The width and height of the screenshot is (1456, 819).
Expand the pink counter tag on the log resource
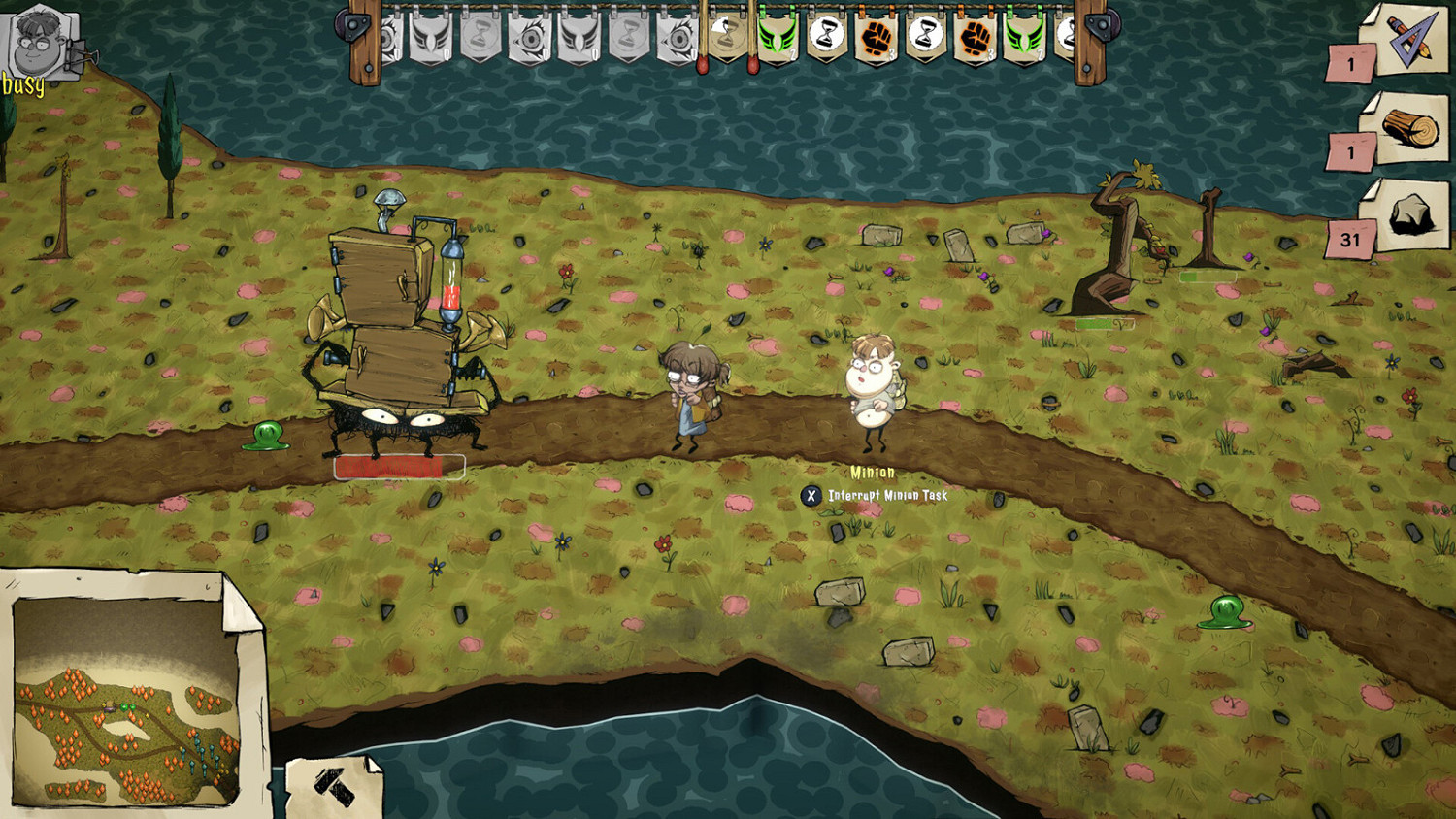pyautogui.click(x=1350, y=150)
